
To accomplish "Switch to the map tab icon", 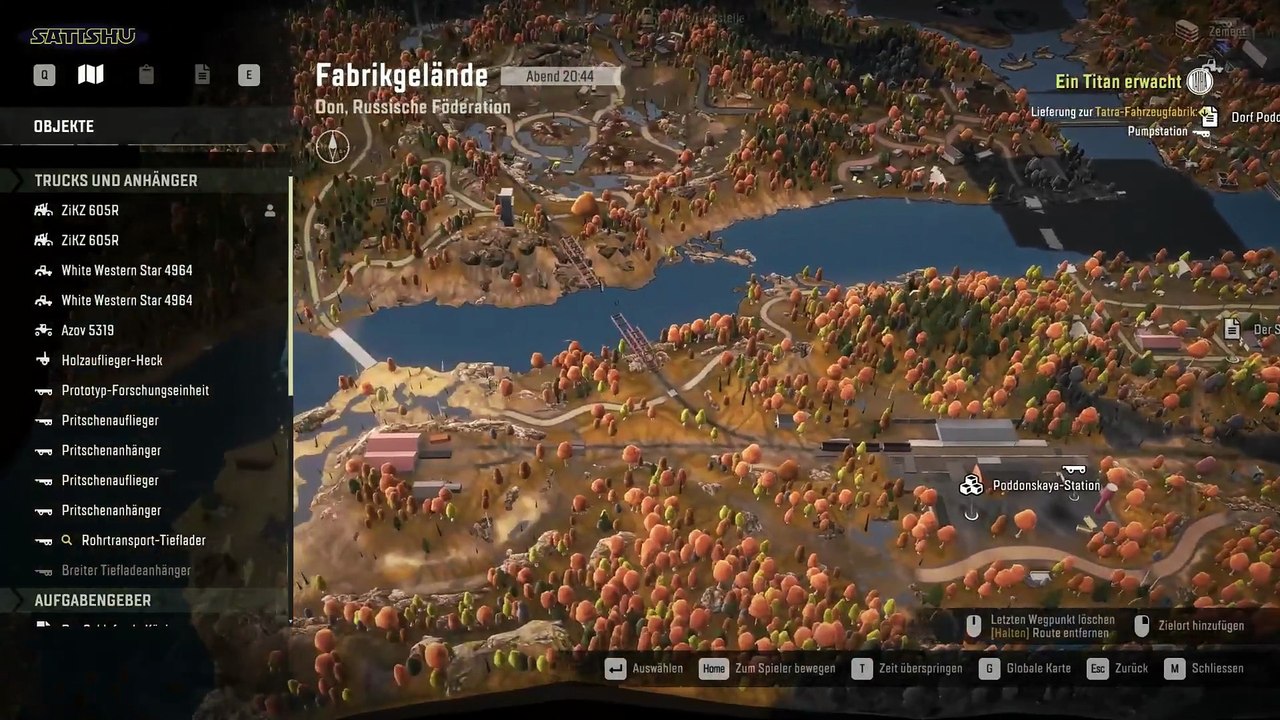I will click(91, 75).
